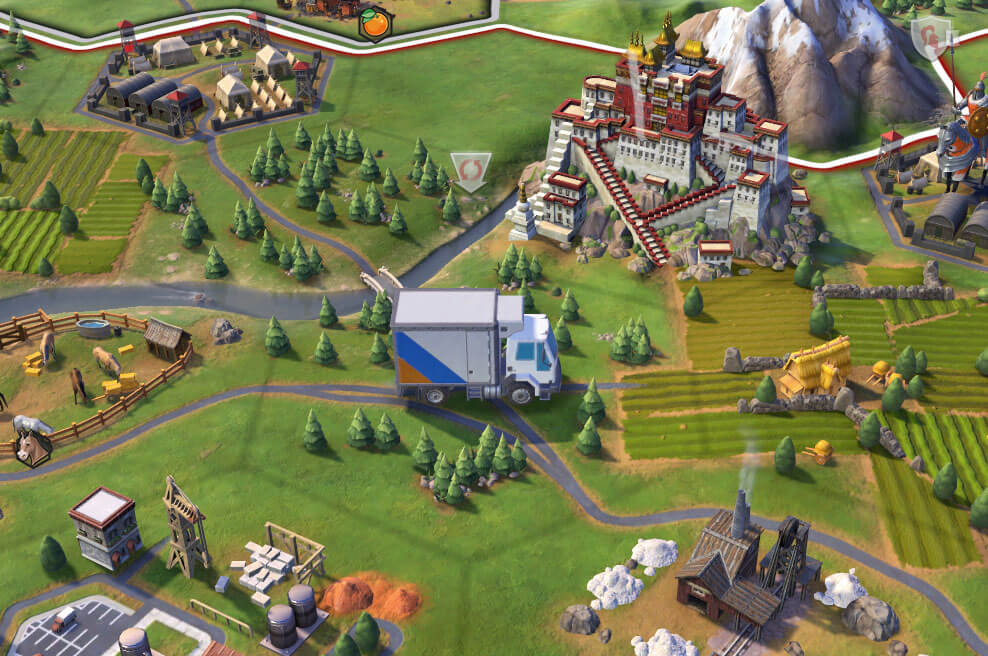Viewport: 988px width, 656px height.
Task: Select the trader unit flag with circular arrows
Action: pyautogui.click(x=470, y=169)
